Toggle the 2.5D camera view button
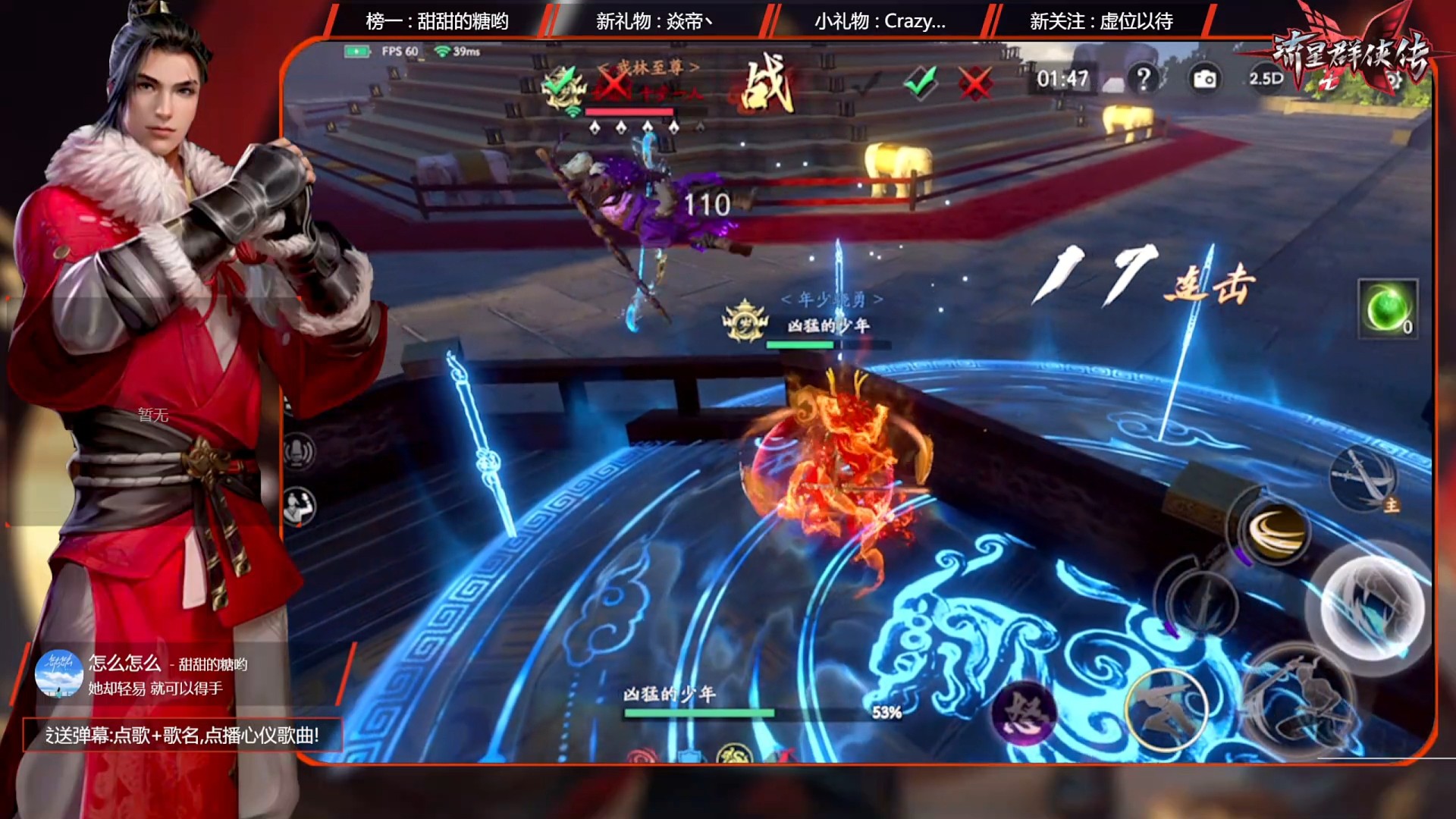The width and height of the screenshot is (1456, 819). coord(1266,78)
